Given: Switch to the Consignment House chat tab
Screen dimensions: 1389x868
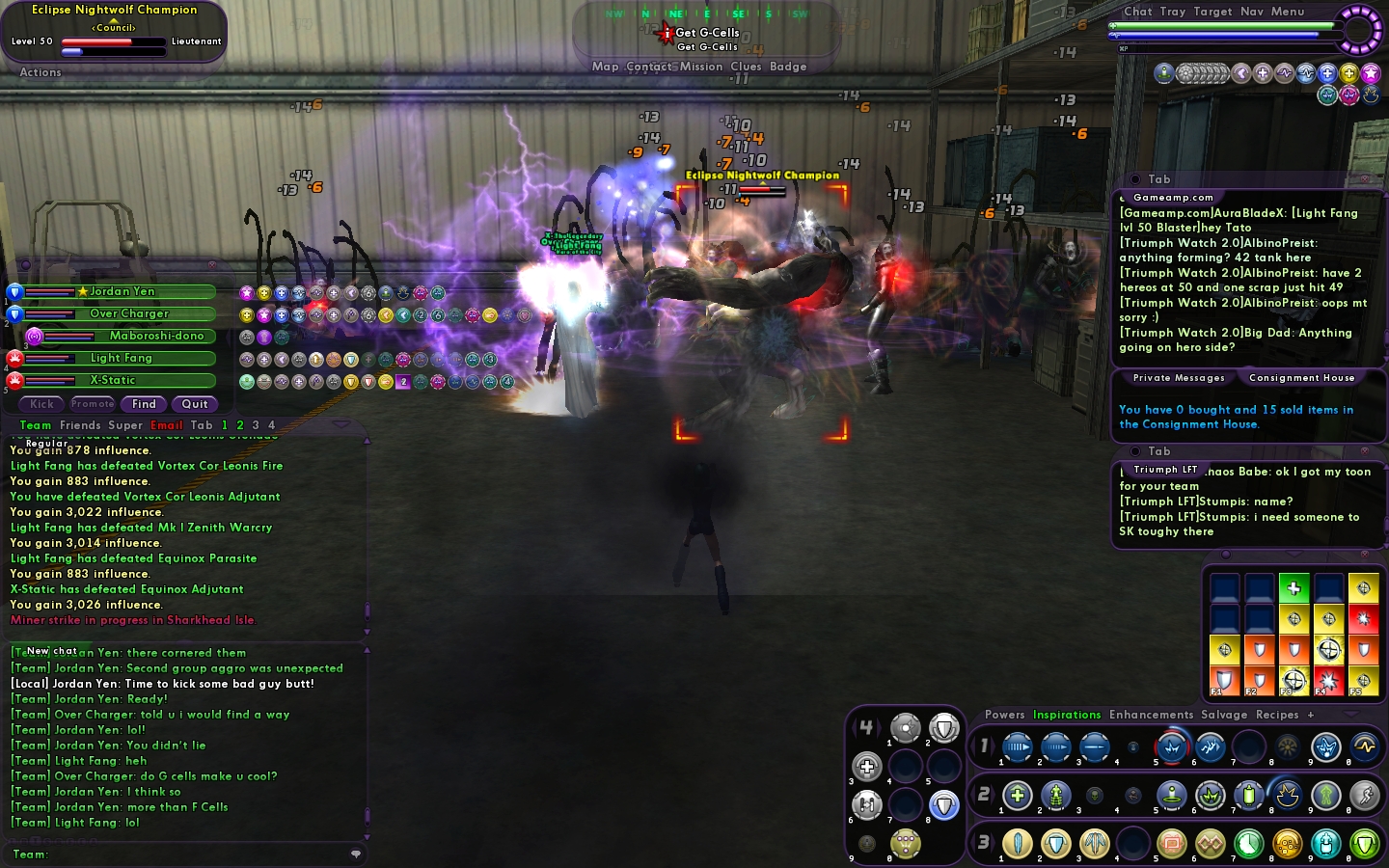Looking at the screenshot, I should pos(1301,378).
